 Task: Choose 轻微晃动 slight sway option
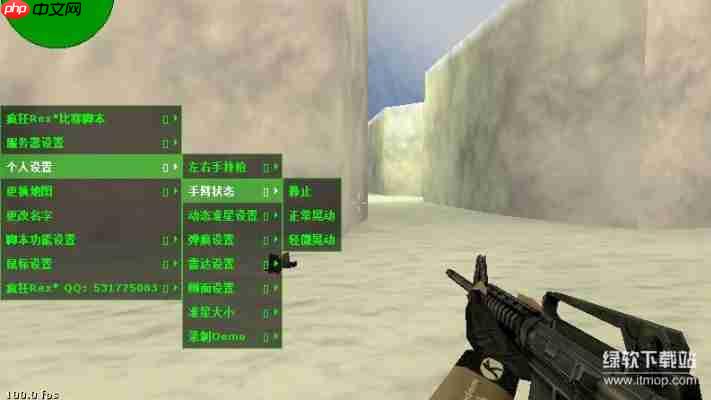pos(312,240)
